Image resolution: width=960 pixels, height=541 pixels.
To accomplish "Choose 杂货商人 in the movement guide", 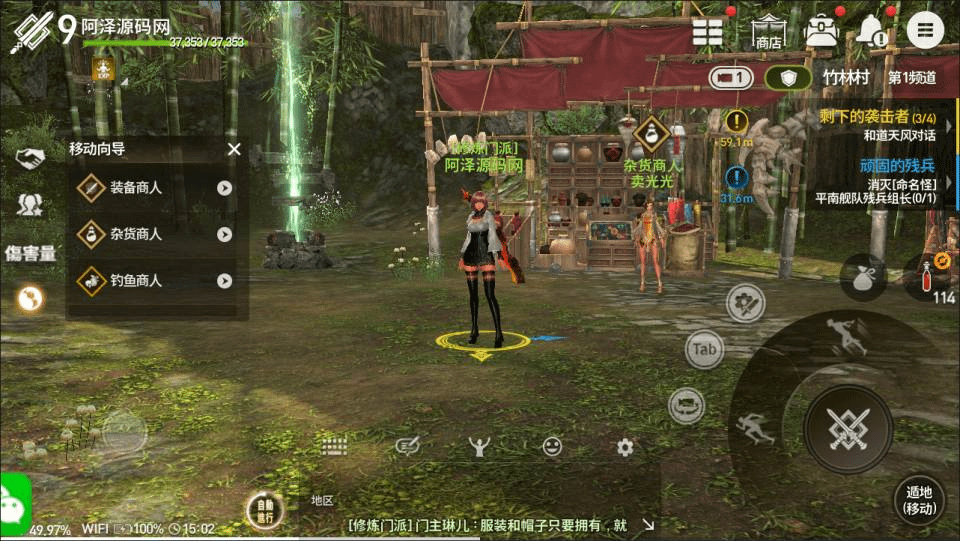I will pos(155,234).
